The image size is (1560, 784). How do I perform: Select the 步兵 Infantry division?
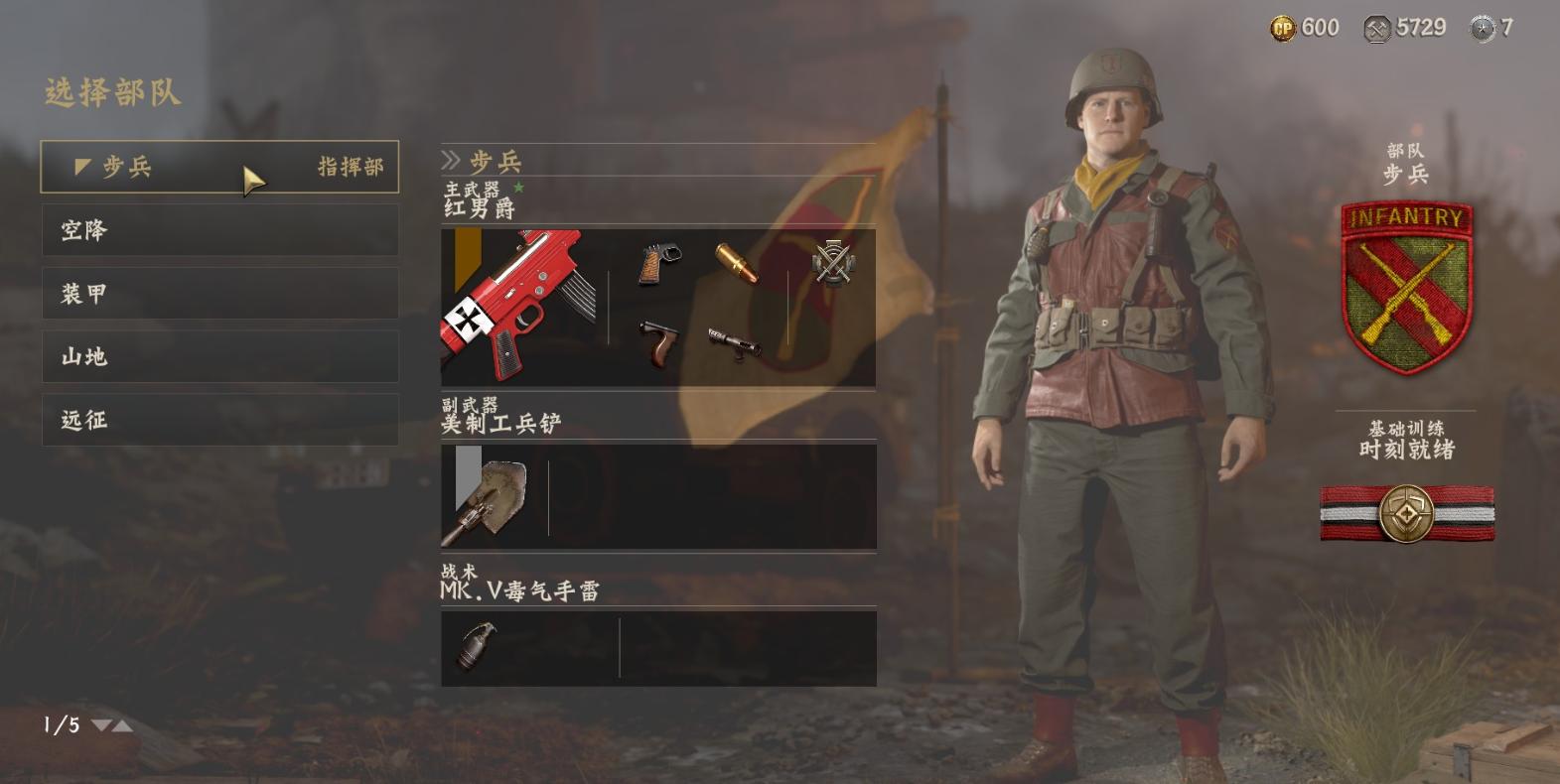click(218, 167)
